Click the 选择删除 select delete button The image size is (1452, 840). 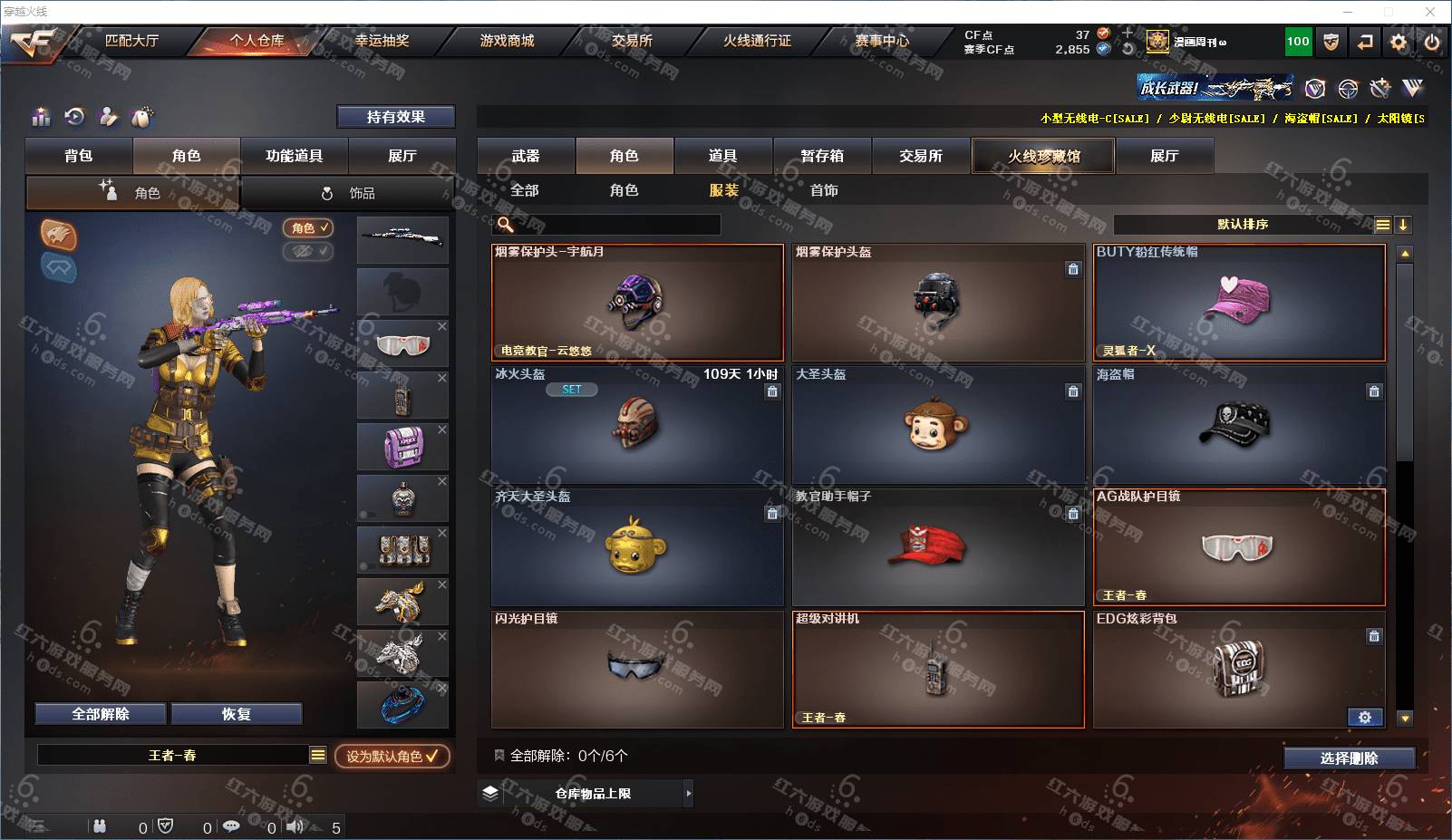click(1349, 758)
